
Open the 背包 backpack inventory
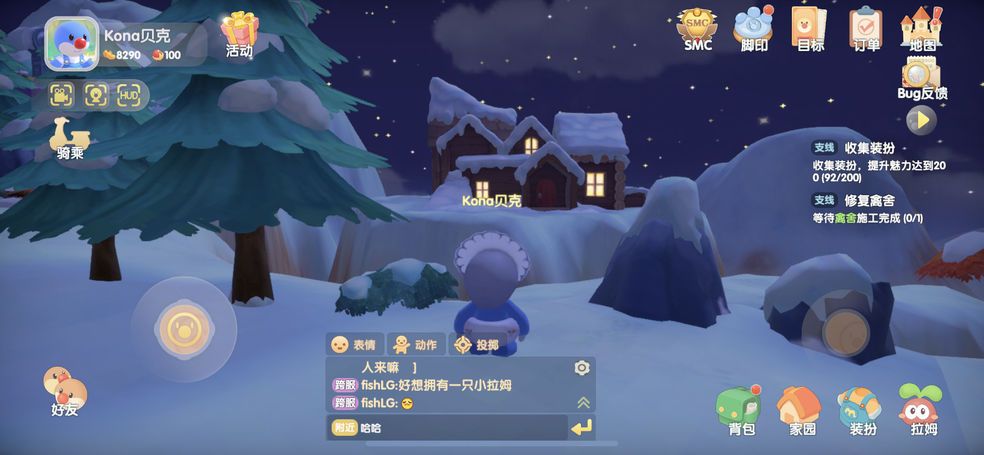(x=740, y=411)
